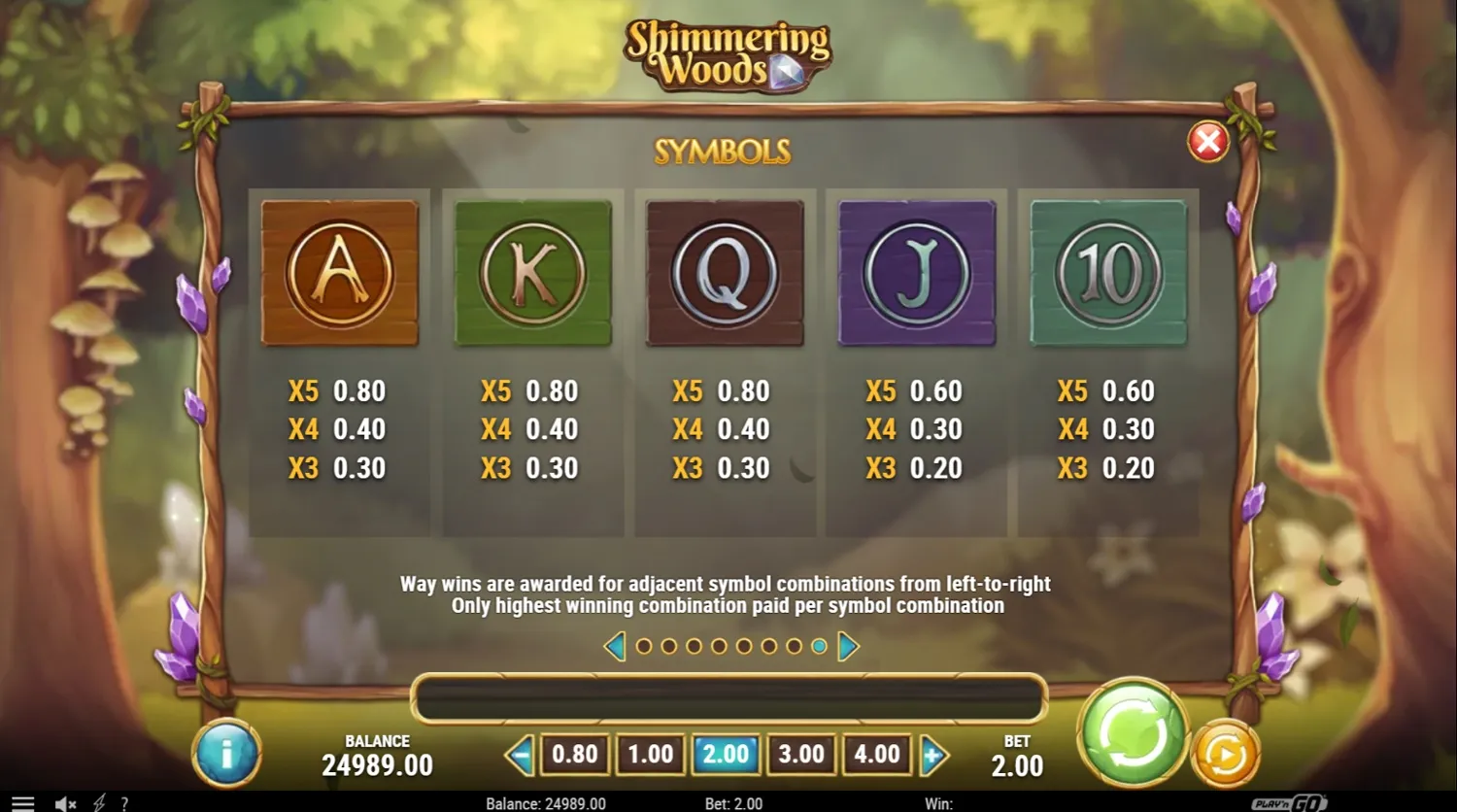This screenshot has width=1457, height=812.
Task: Select the 3.00 bet amount
Action: 799,753
